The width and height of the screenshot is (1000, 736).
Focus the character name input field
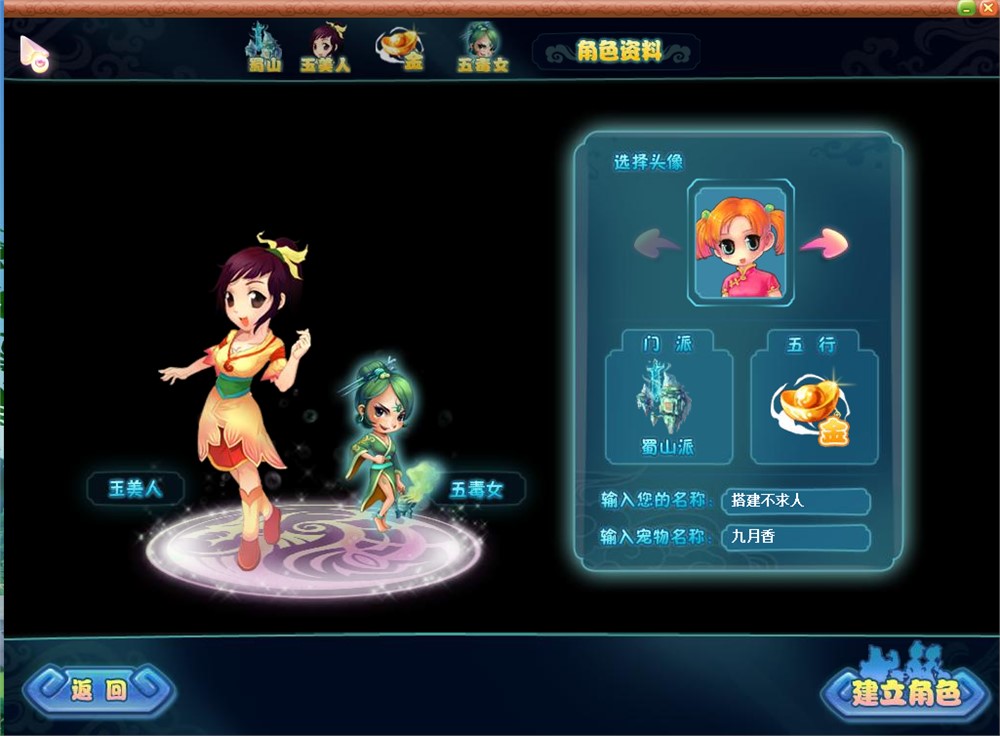[x=795, y=501]
